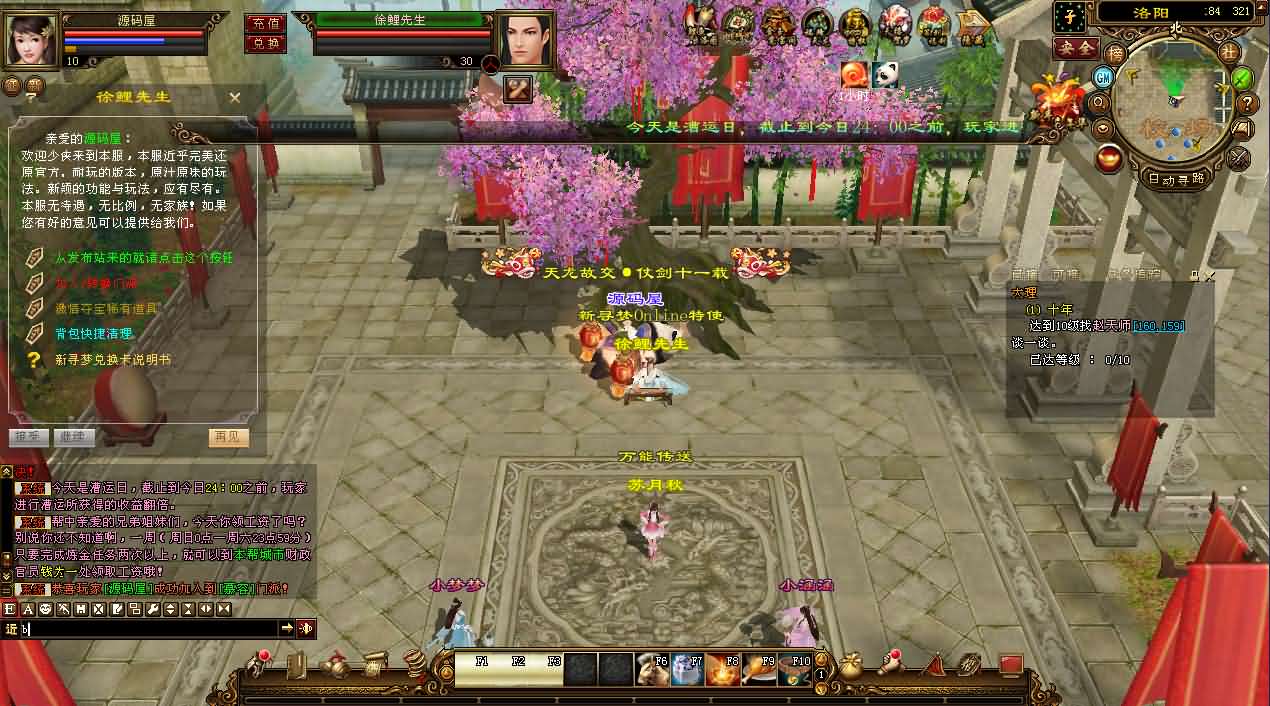Click the 达到10级找赵天师 coordinates link
This screenshot has width=1270, height=706.
click(1159, 326)
